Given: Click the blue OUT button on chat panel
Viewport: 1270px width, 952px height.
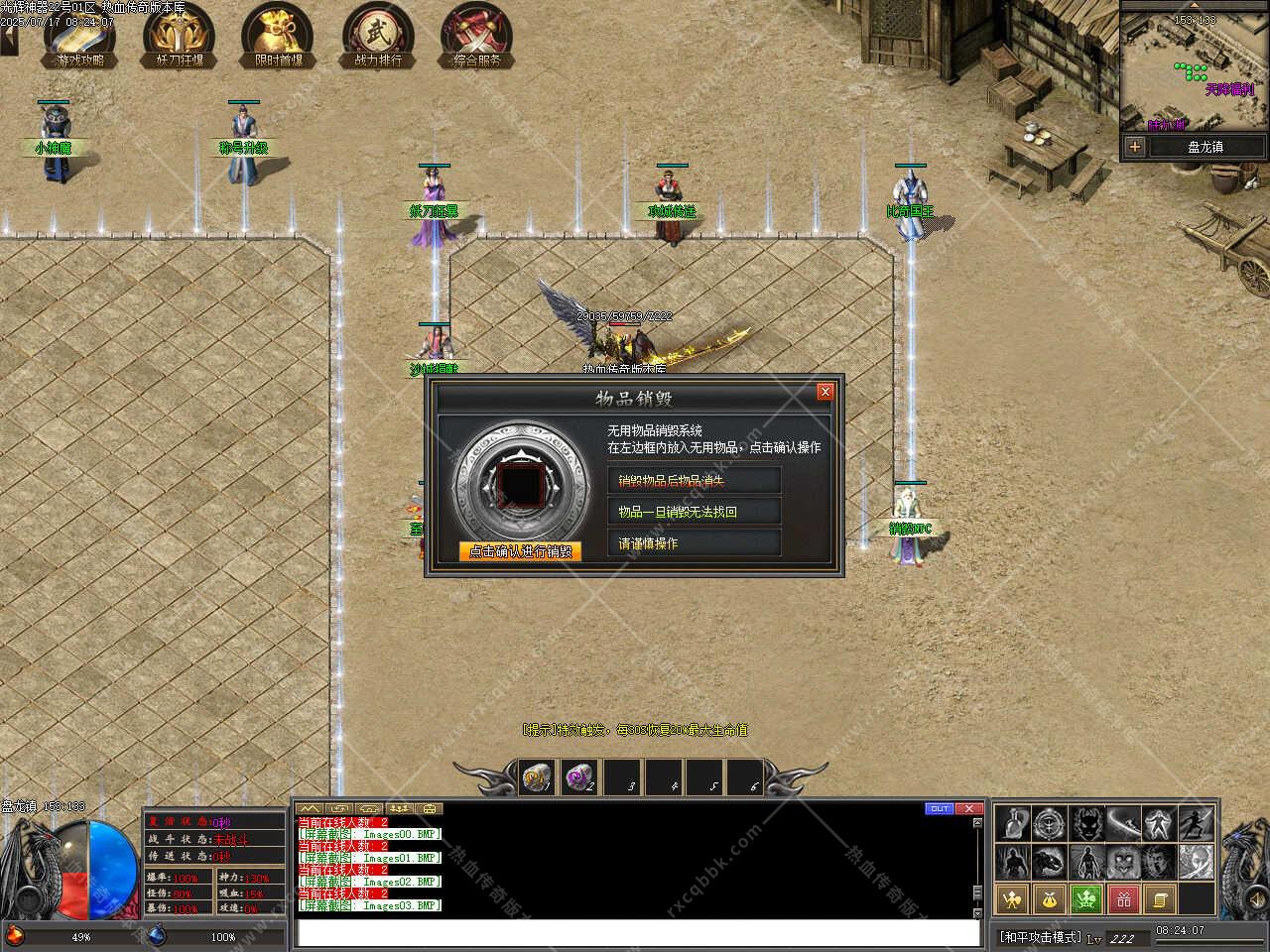Looking at the screenshot, I should pos(939,809).
